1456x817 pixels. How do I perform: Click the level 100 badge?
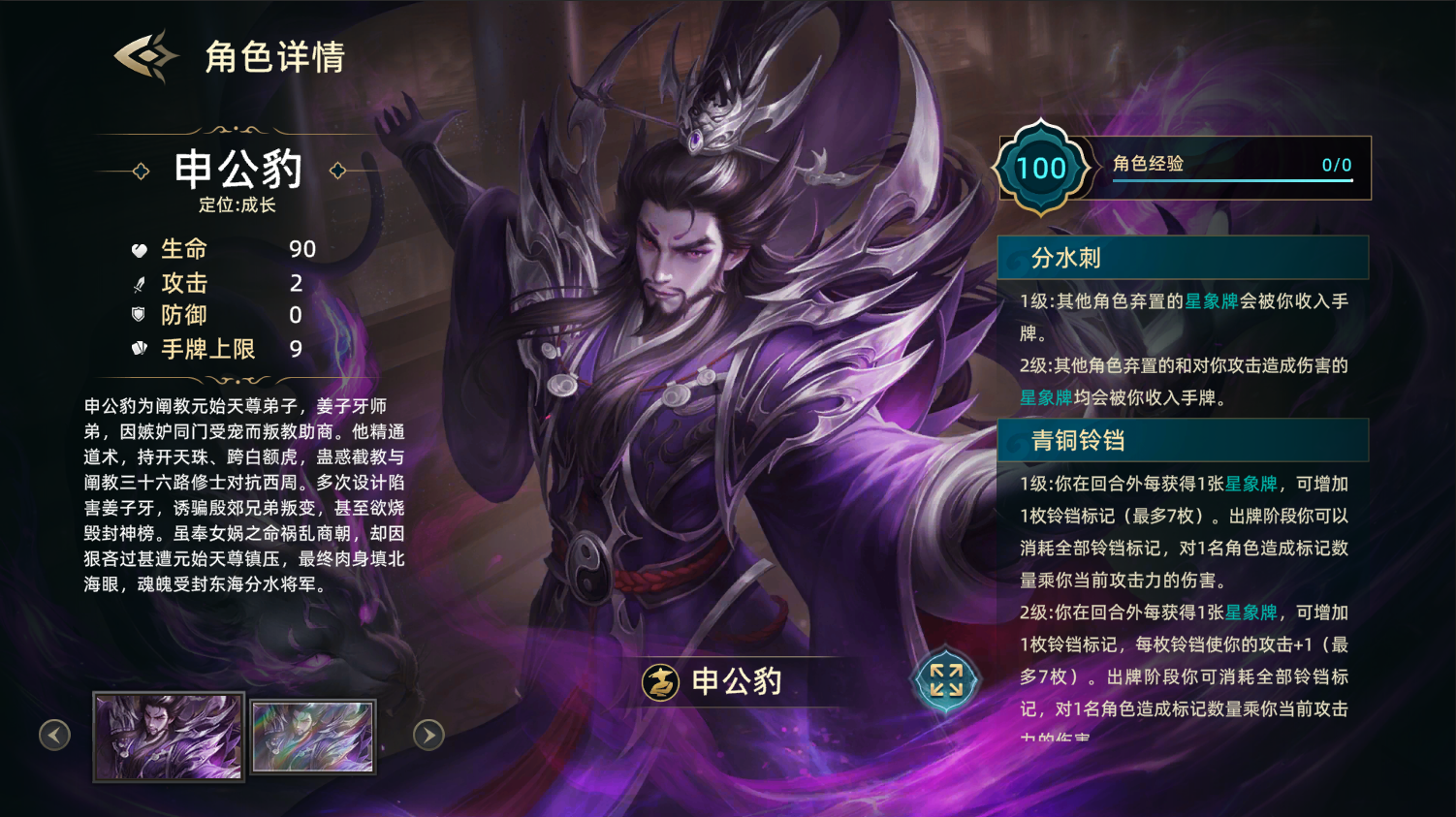[1042, 167]
